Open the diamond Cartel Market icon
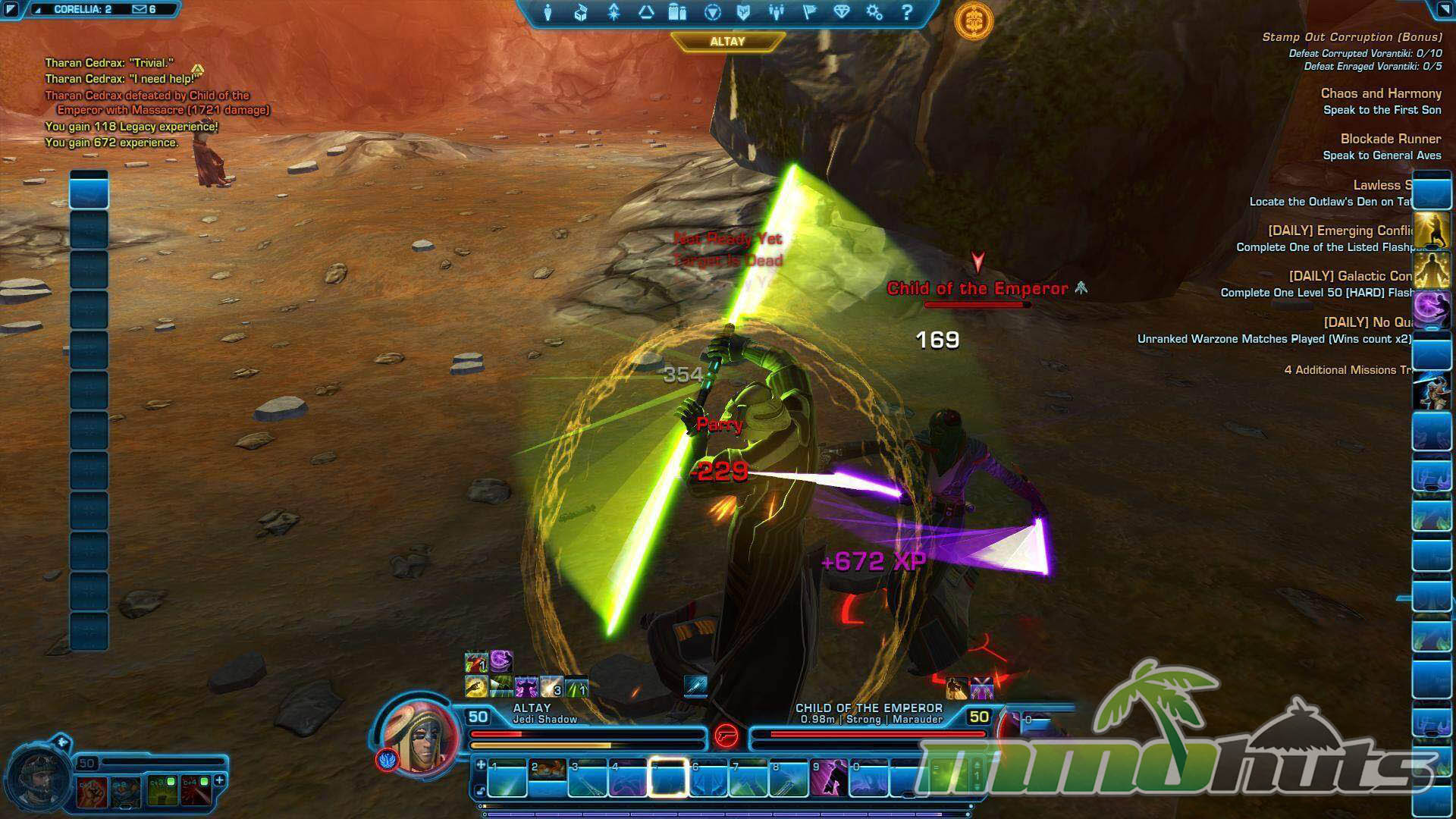This screenshot has height=819, width=1456. (842, 12)
